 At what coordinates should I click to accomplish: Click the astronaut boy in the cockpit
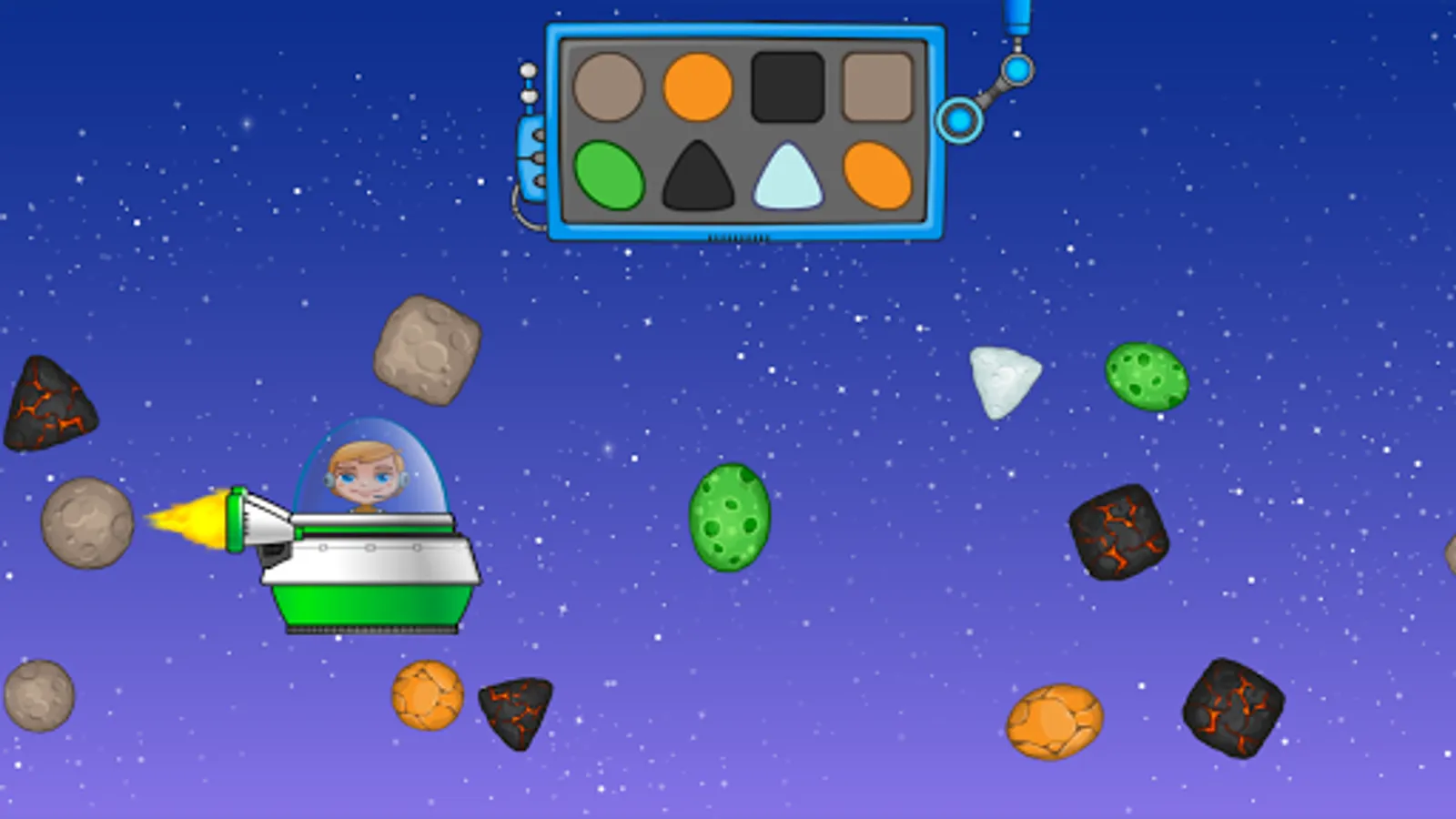(x=364, y=473)
